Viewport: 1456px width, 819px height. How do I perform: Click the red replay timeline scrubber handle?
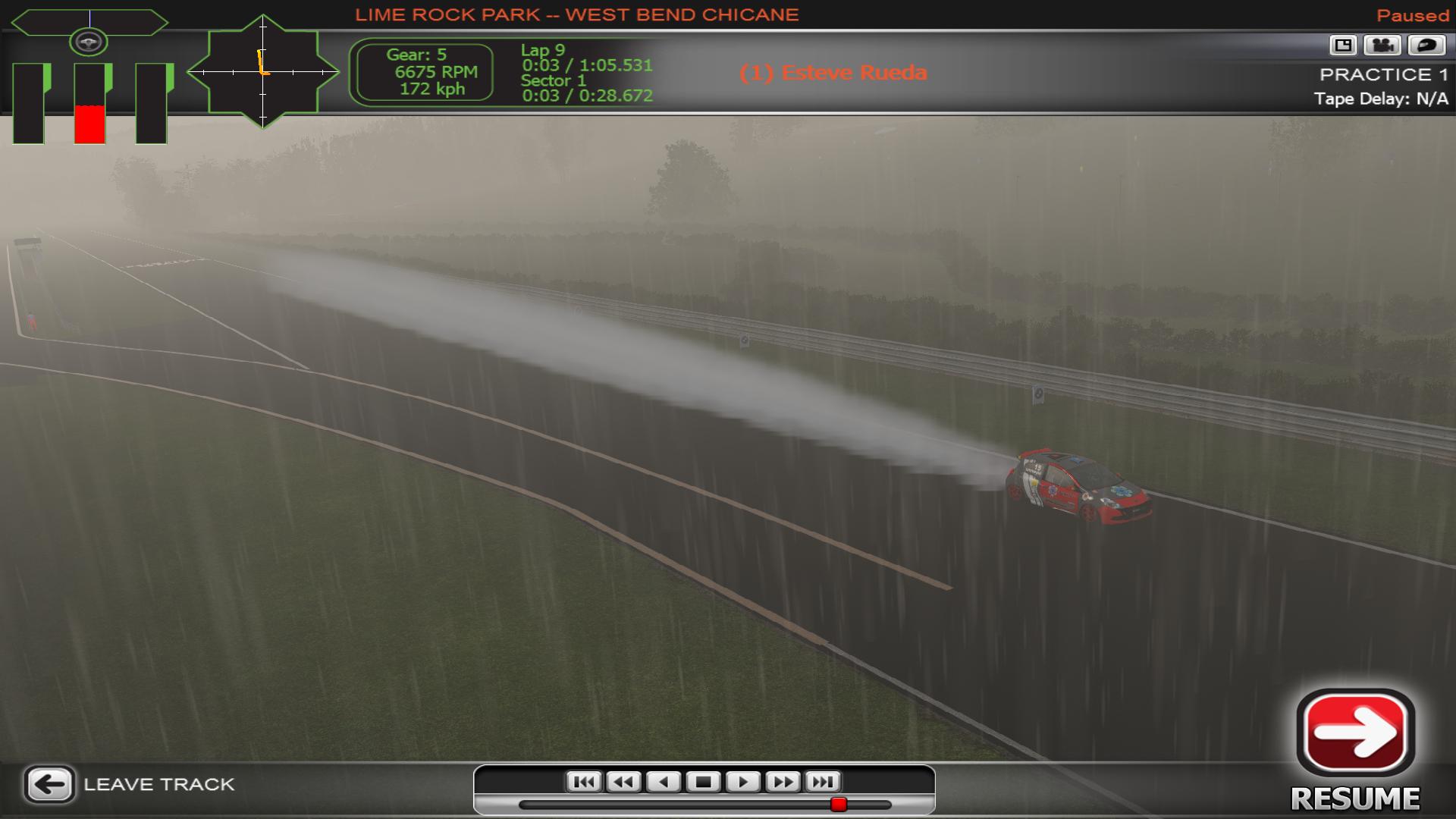(838, 804)
